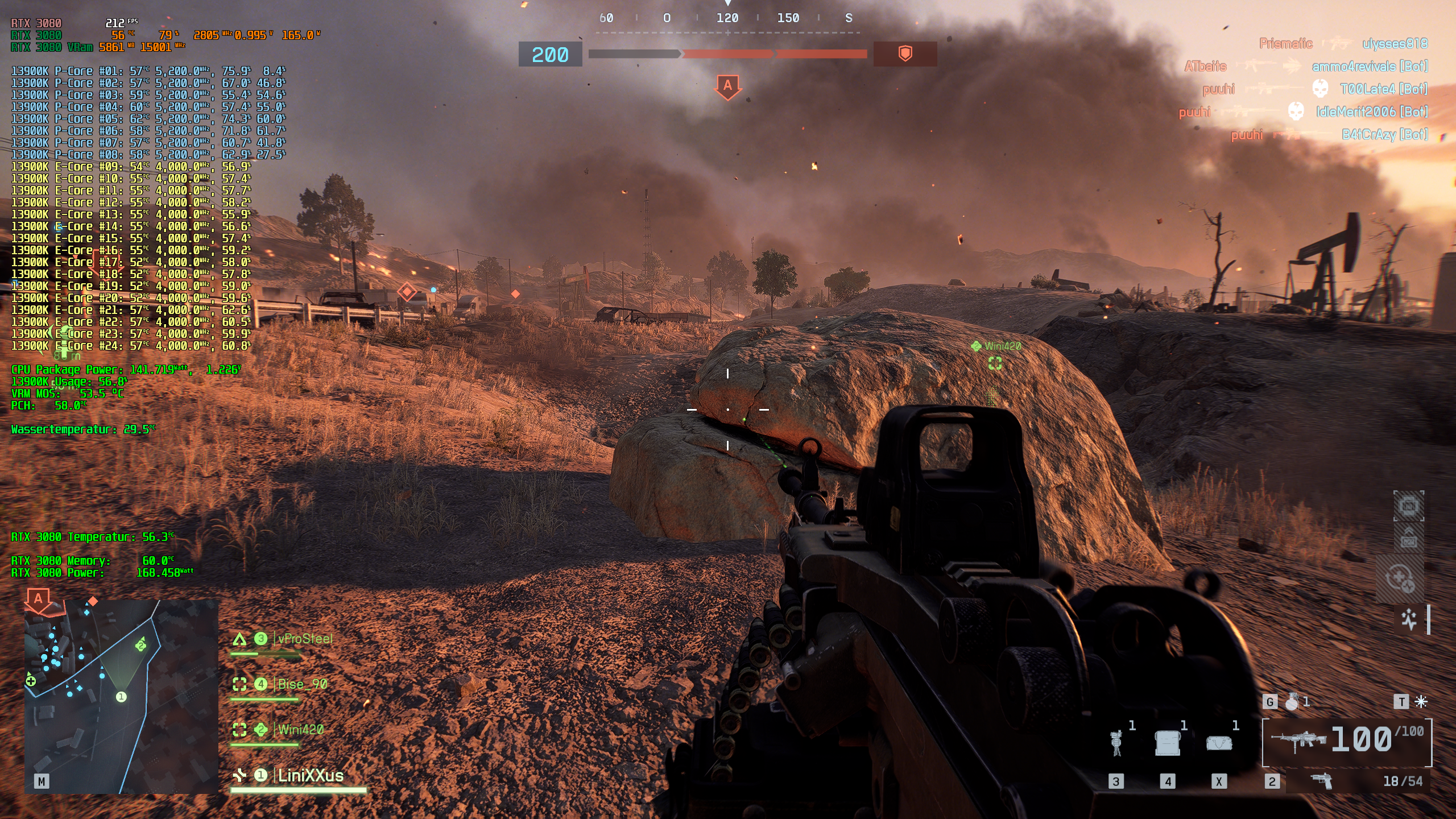Select squad member Wini420
1456x819 pixels.
[x=300, y=730]
